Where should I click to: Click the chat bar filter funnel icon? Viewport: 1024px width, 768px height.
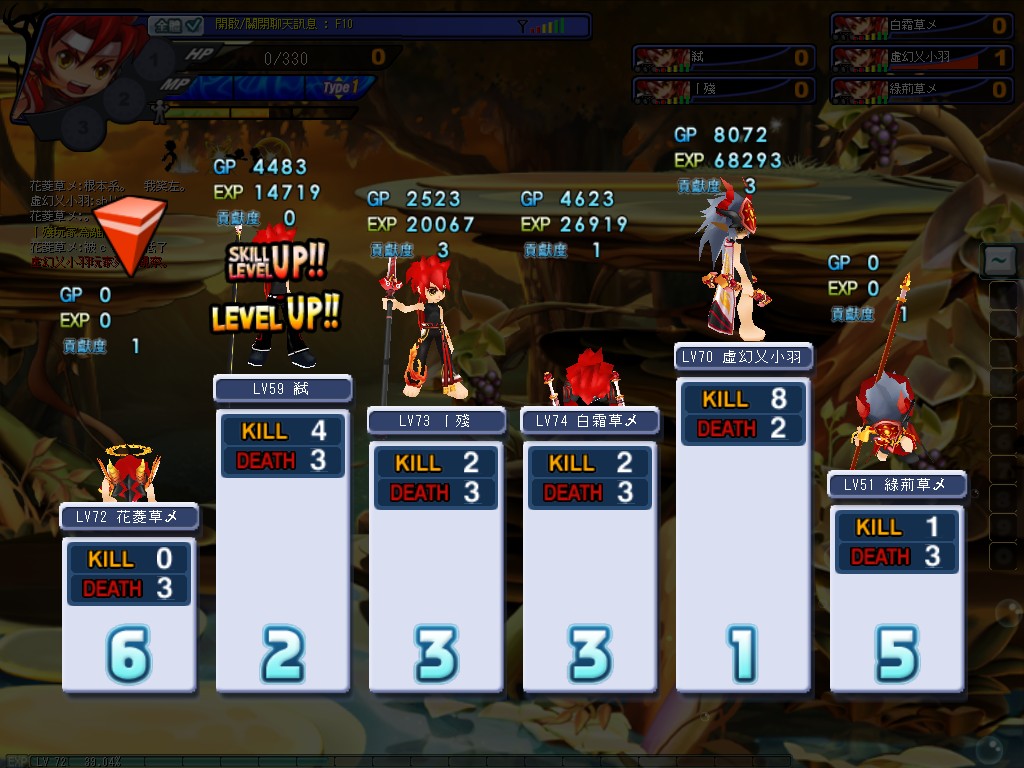pos(522,26)
